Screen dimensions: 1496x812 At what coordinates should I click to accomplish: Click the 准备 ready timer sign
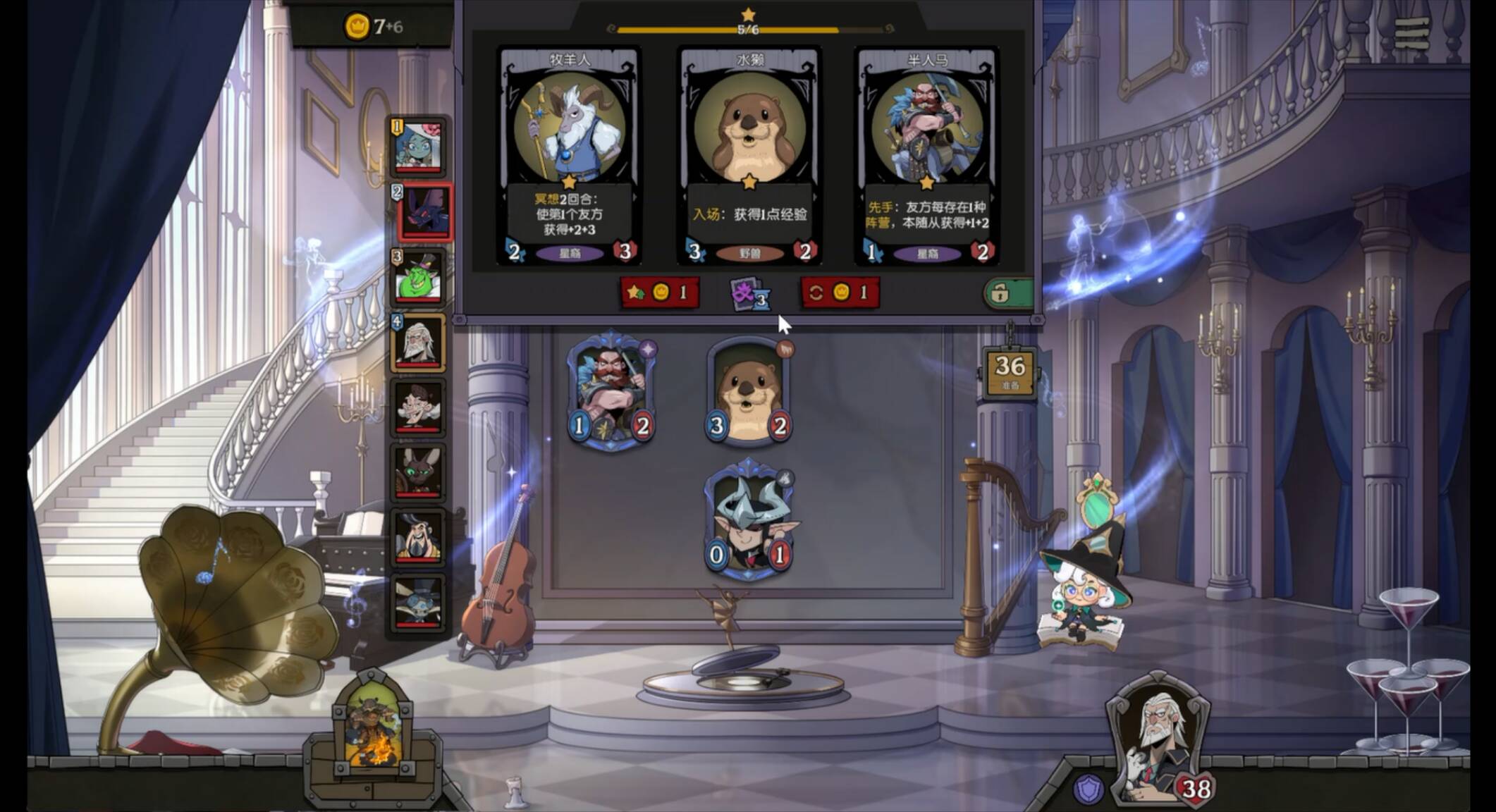tap(1010, 372)
